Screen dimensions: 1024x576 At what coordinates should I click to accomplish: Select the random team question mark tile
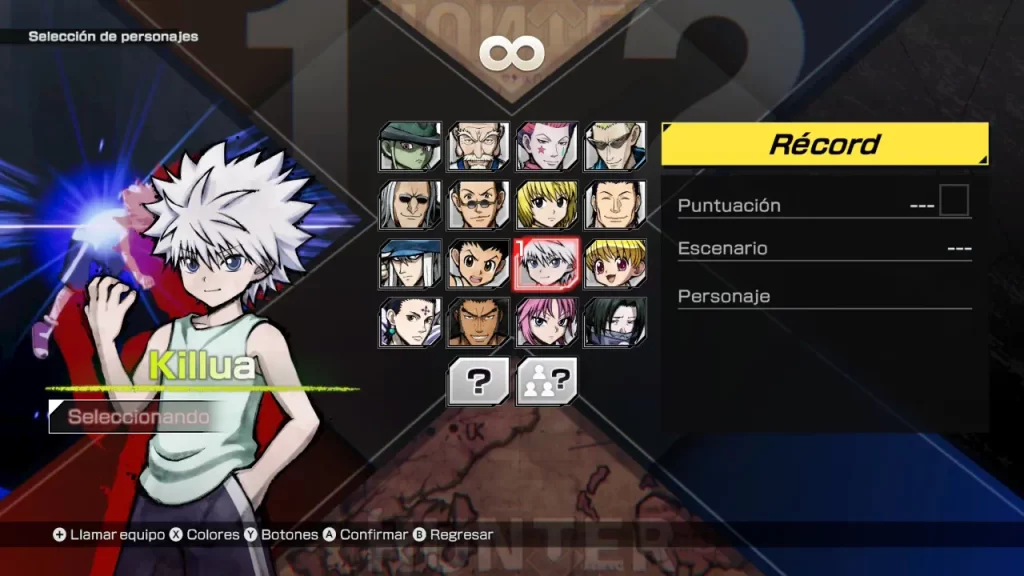click(546, 381)
